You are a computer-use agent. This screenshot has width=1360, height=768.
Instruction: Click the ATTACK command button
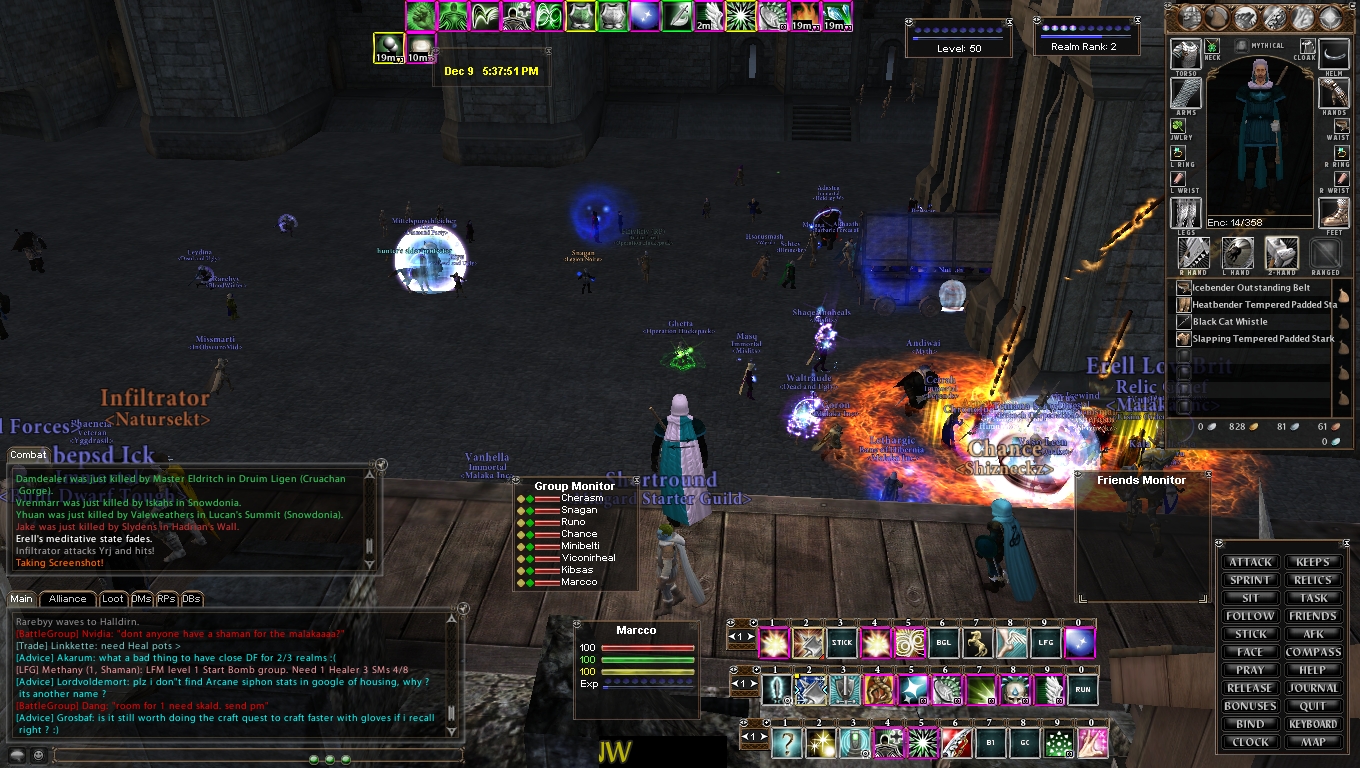click(1250, 562)
